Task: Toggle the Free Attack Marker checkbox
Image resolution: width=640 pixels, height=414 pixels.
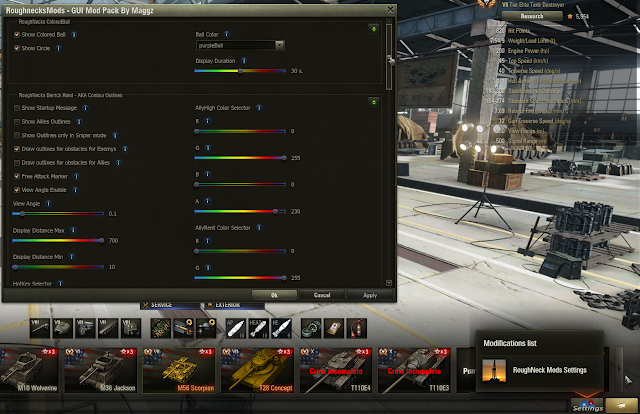Action: coord(17,176)
